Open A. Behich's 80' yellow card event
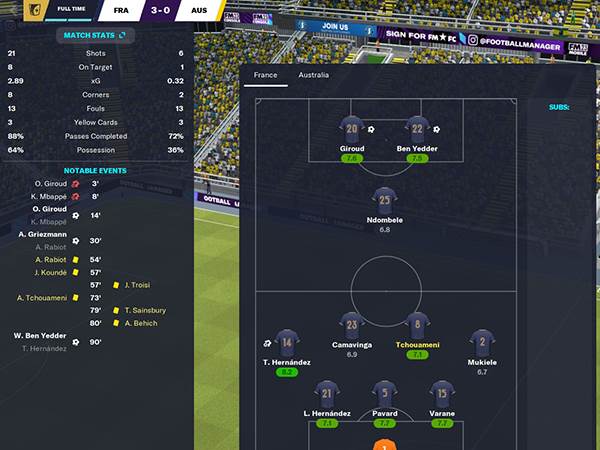Image resolution: width=600 pixels, height=450 pixels. (141, 323)
